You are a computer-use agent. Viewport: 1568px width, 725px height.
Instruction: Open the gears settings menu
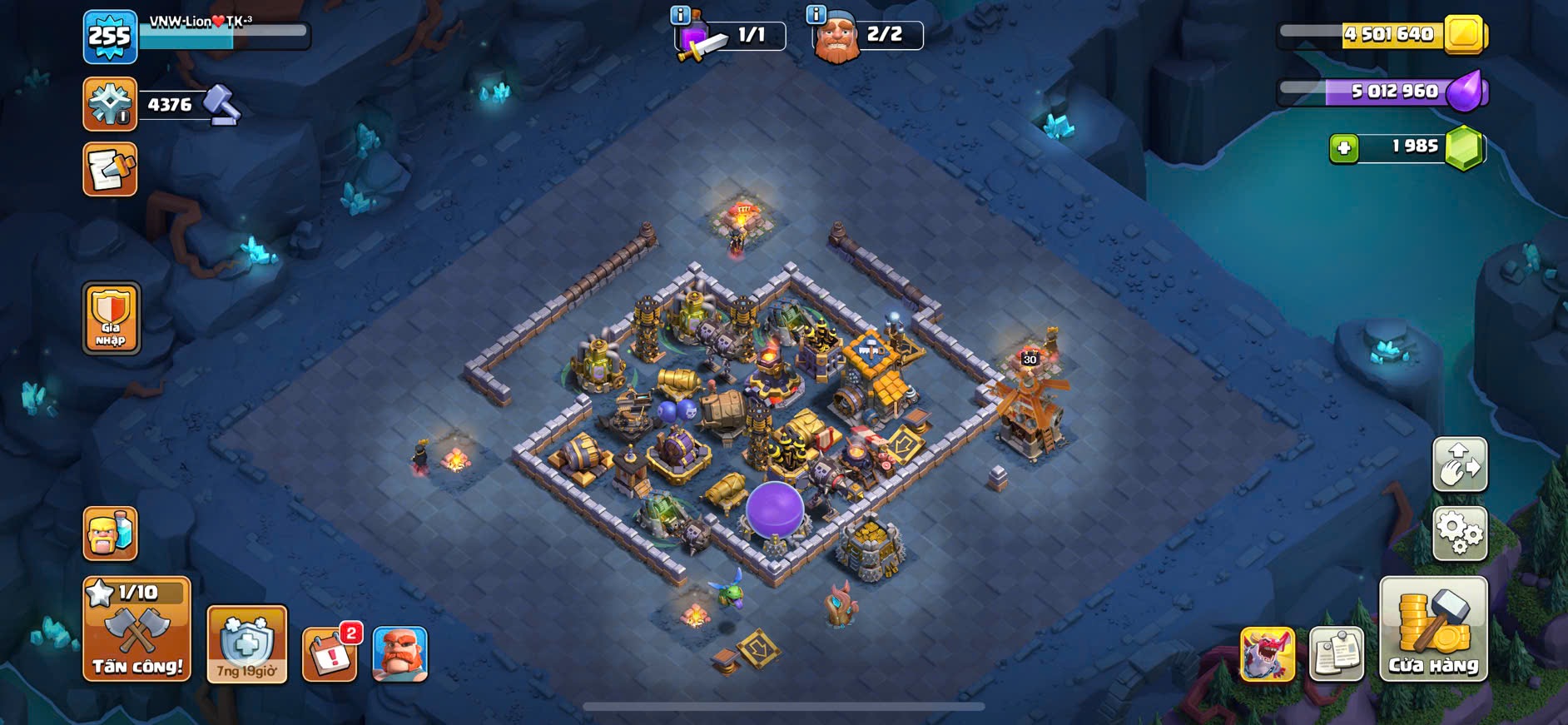pos(1460,534)
